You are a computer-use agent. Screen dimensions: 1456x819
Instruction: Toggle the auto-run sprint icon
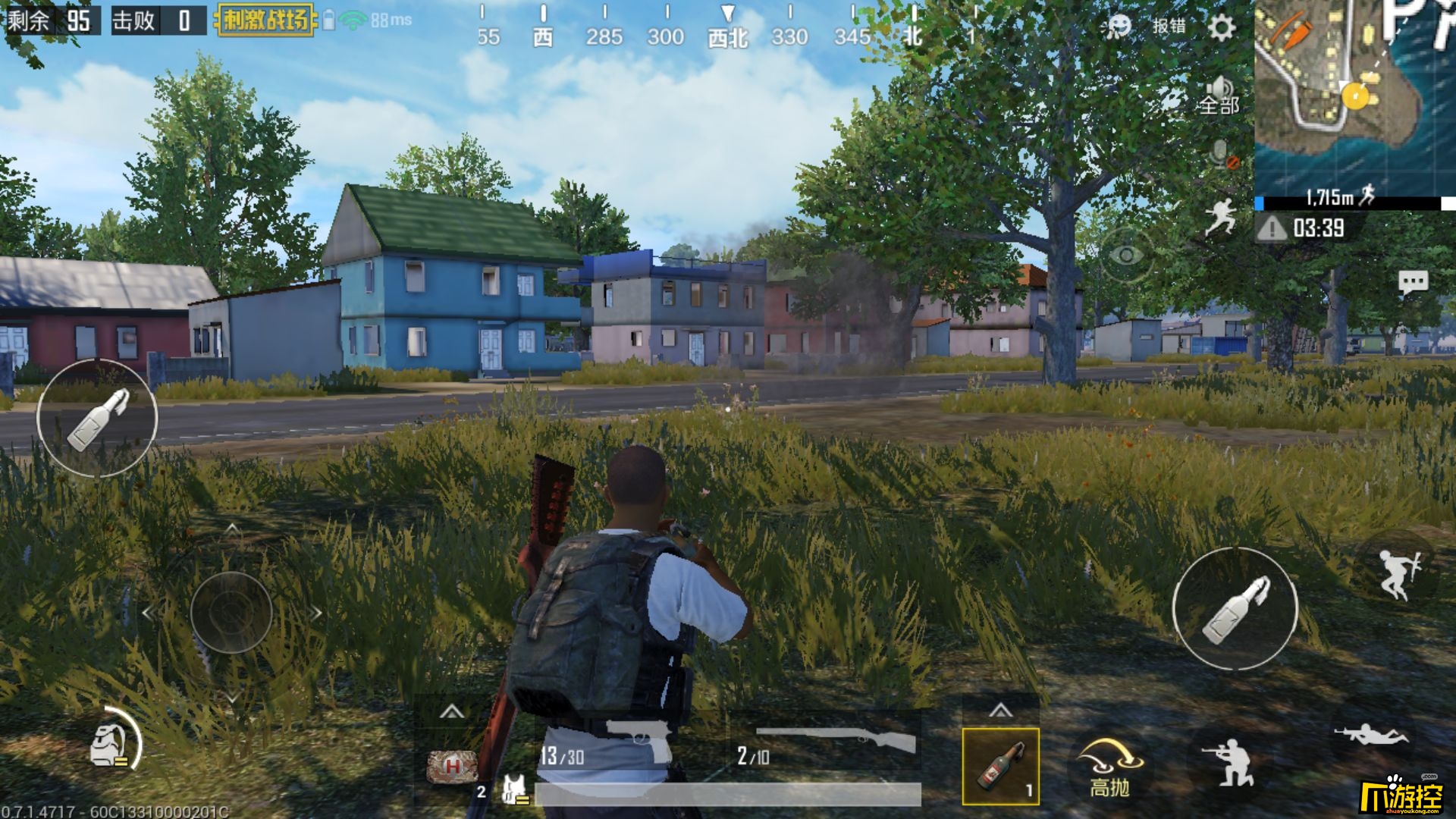point(1221,216)
